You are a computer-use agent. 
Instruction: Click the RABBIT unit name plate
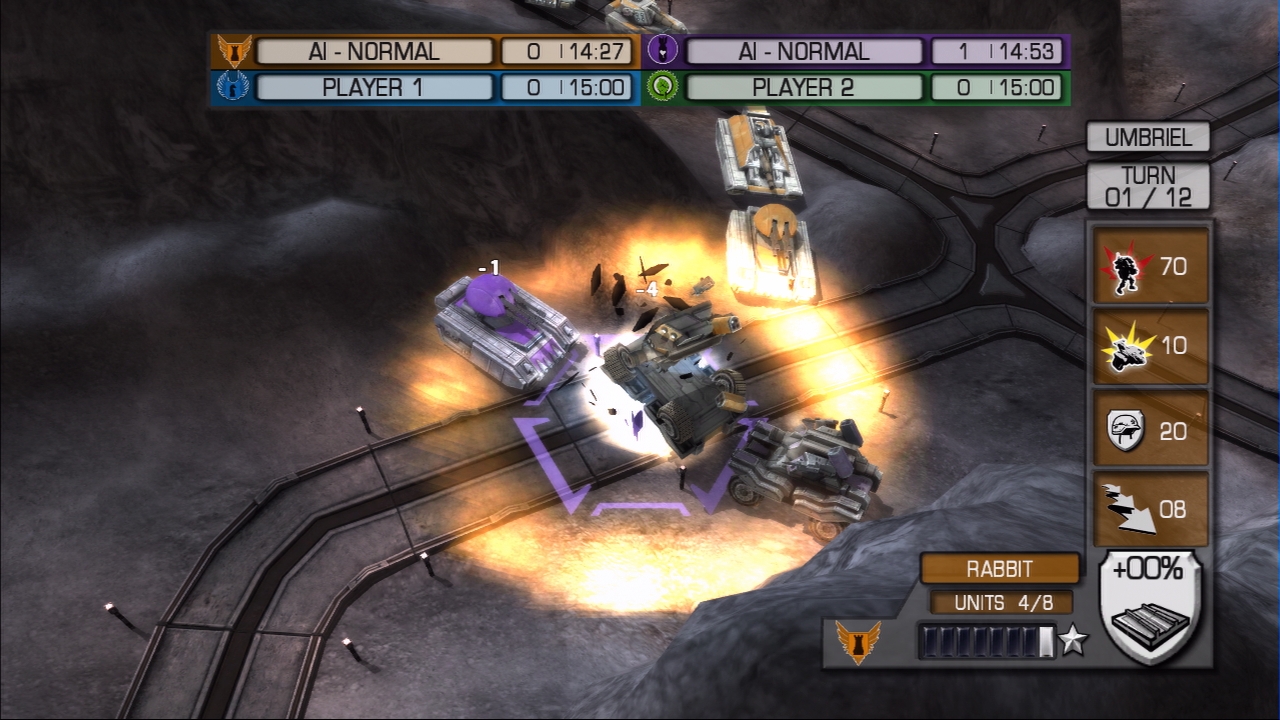pyautogui.click(x=1001, y=568)
